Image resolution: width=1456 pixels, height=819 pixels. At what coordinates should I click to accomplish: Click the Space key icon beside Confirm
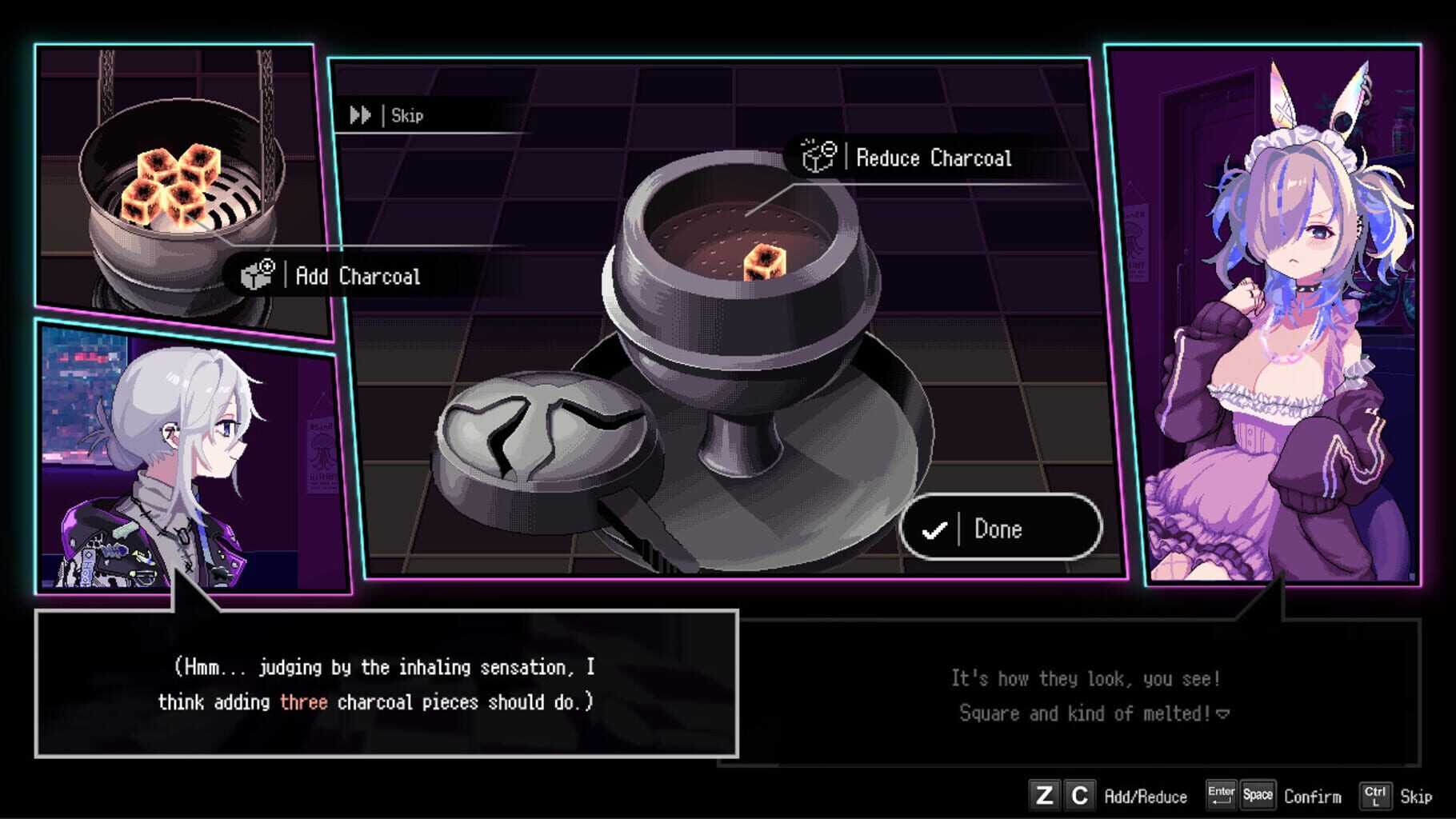[x=1258, y=796]
